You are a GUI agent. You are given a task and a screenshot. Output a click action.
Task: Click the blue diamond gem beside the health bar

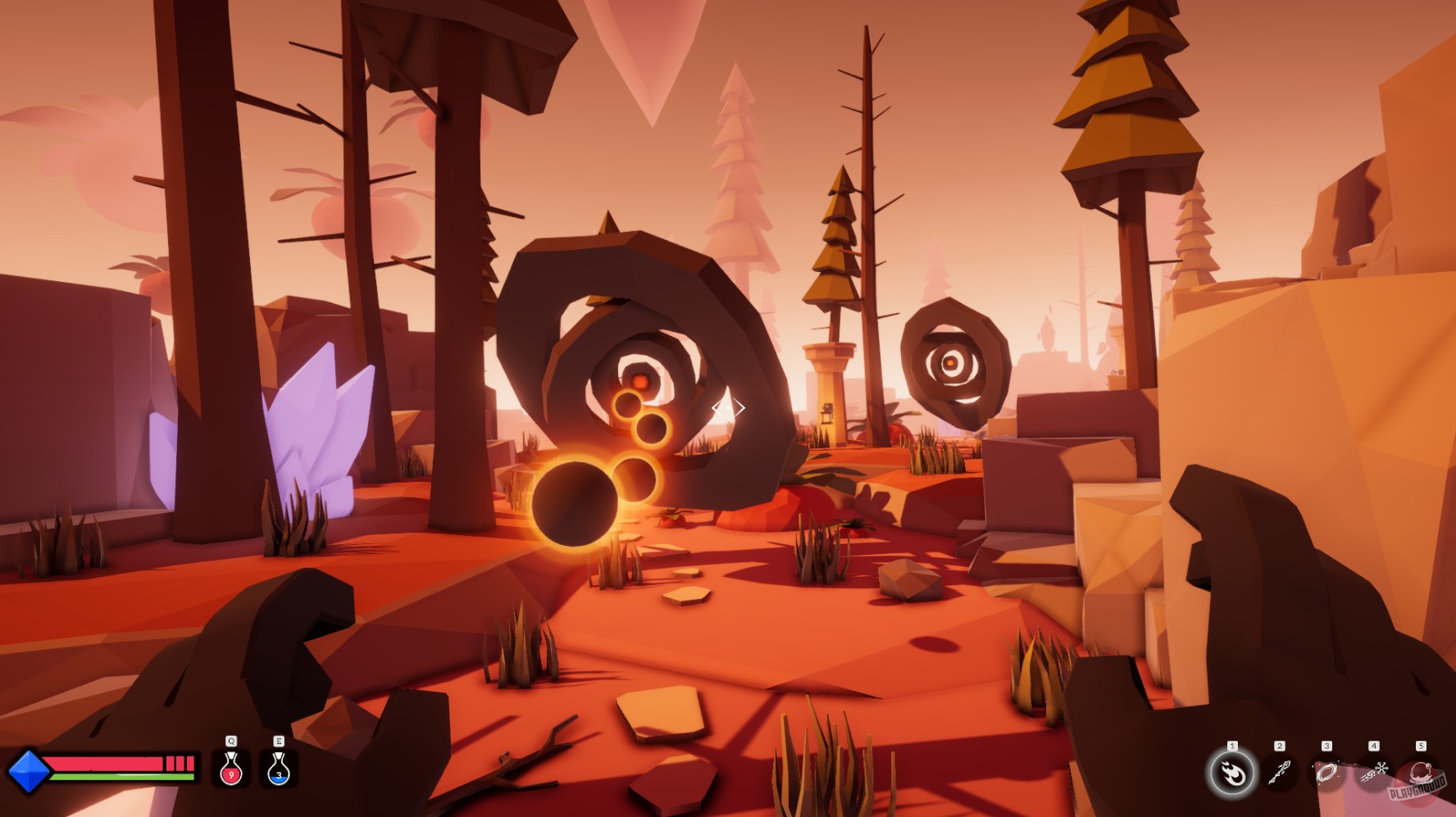pyautogui.click(x=28, y=771)
